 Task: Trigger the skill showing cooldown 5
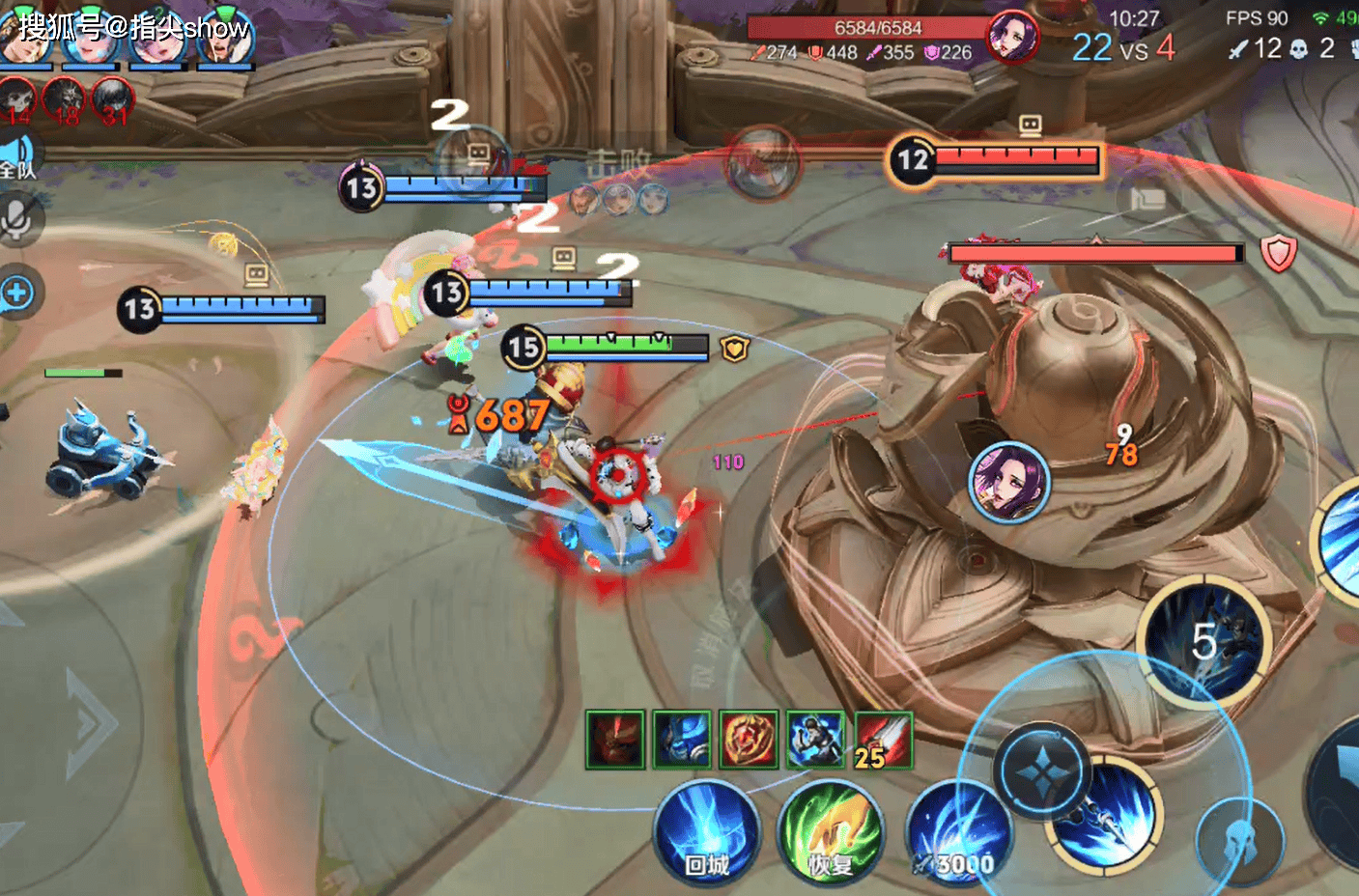pos(1203,643)
